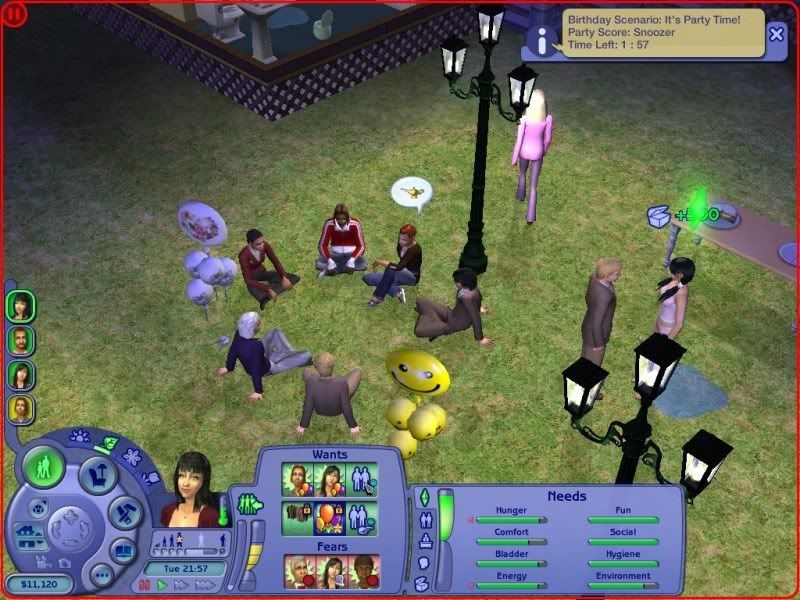Switch to the third household Sim portrait
The height and width of the screenshot is (600, 800).
pyautogui.click(x=21, y=374)
